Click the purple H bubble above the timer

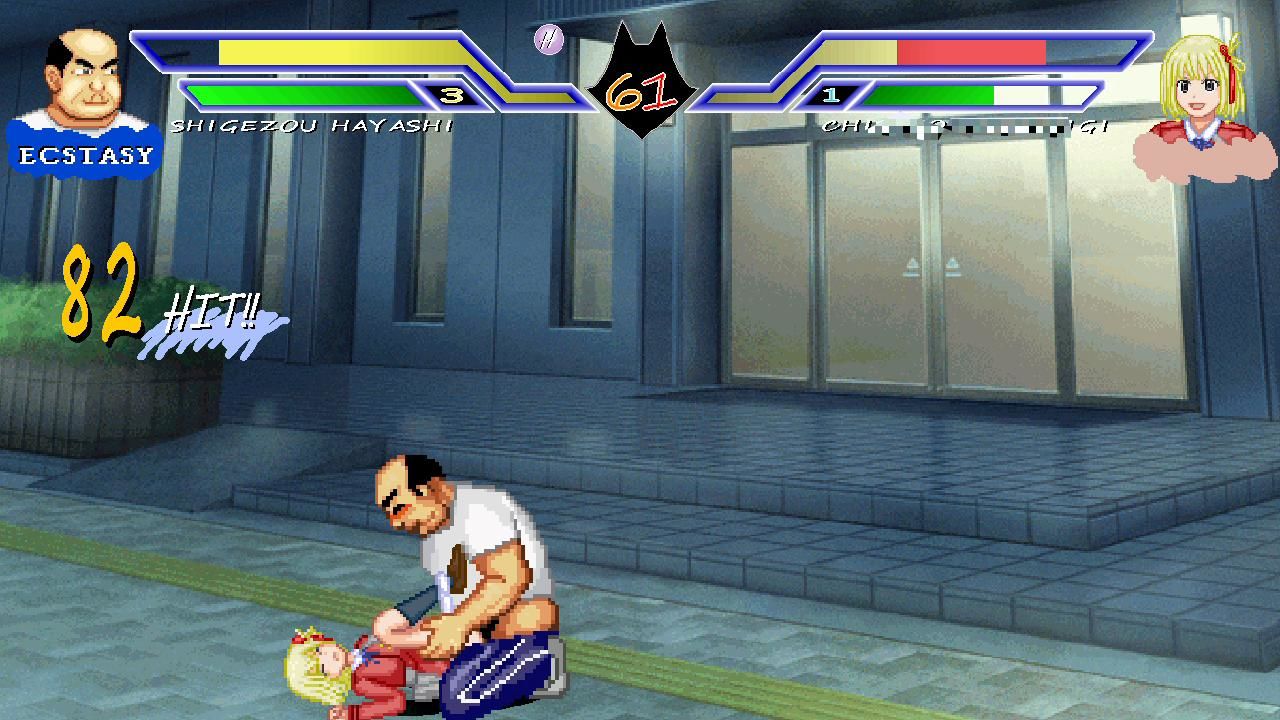(548, 40)
